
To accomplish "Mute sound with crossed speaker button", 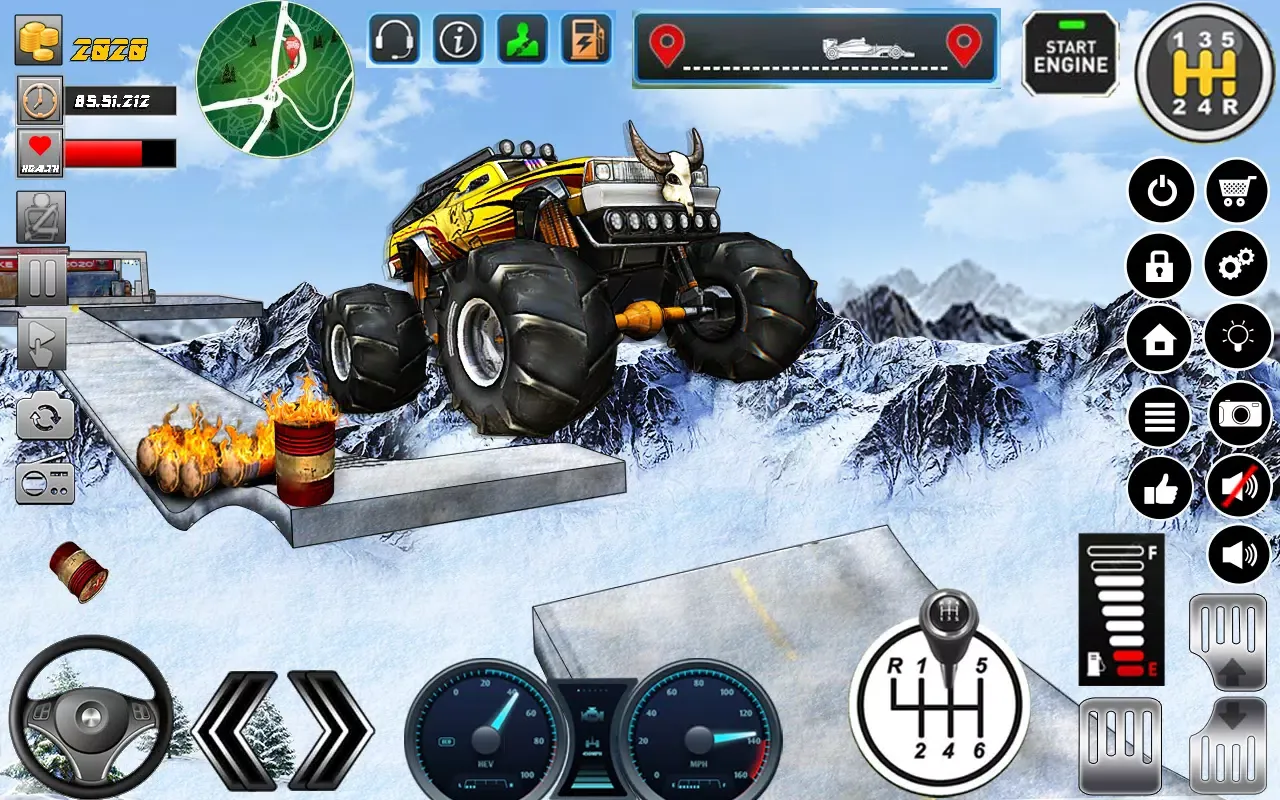I will coord(1238,487).
